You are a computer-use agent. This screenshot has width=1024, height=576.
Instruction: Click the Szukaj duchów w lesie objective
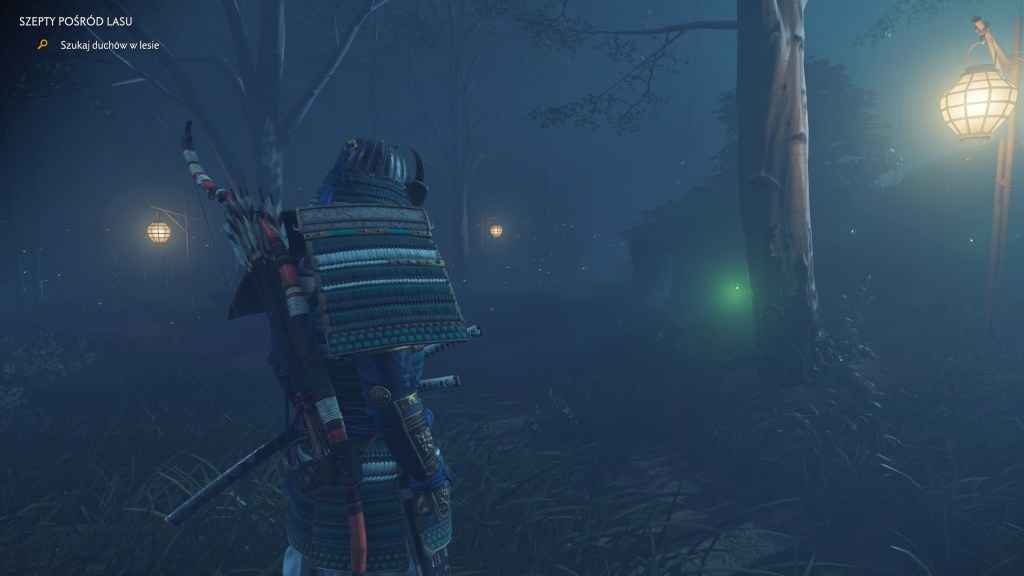pyautogui.click(x=109, y=45)
